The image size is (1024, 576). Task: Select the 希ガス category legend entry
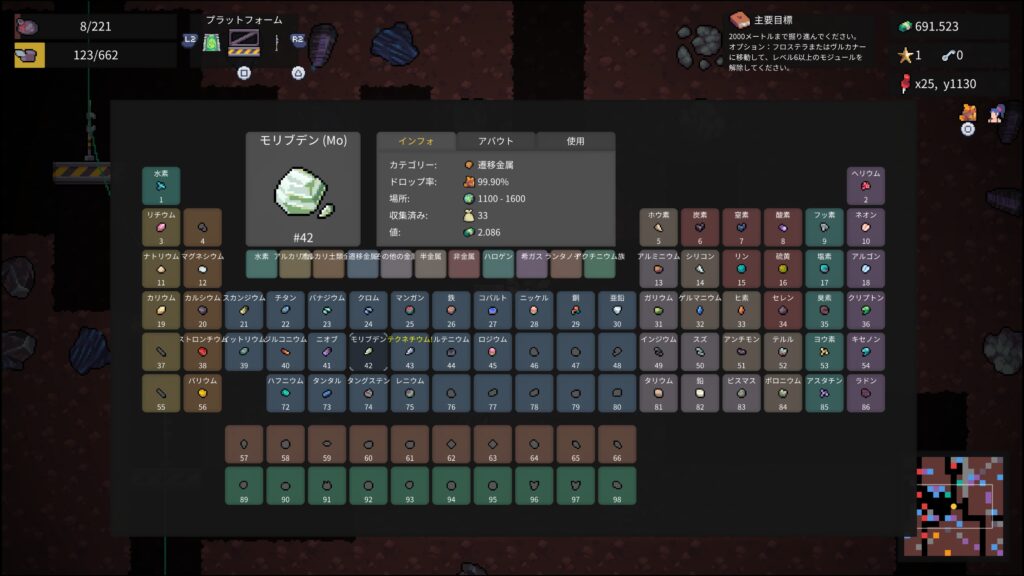click(x=531, y=264)
